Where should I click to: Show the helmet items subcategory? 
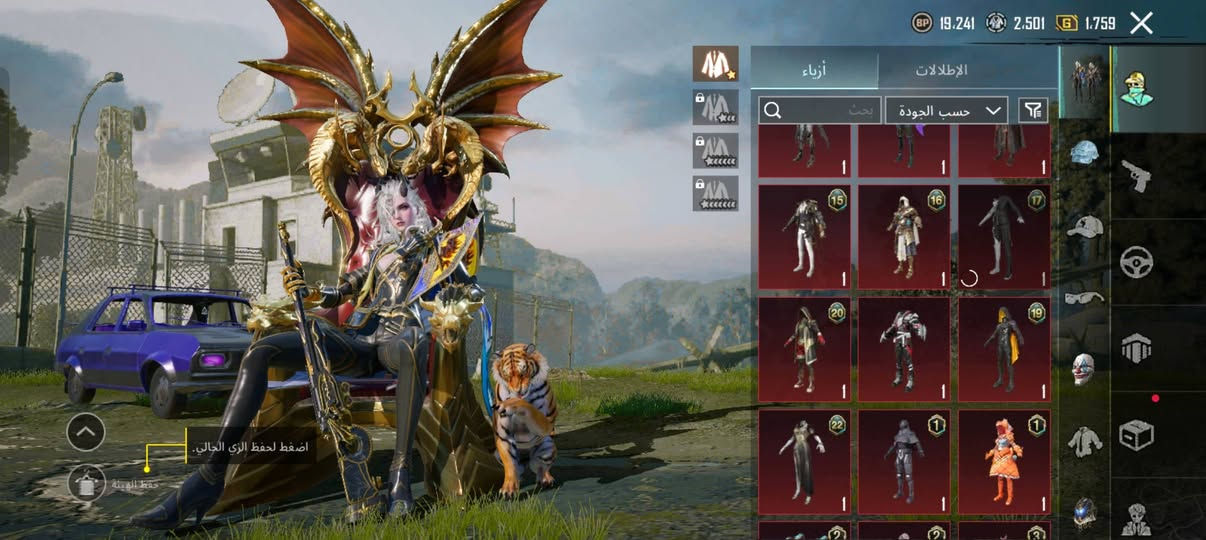(1085, 153)
